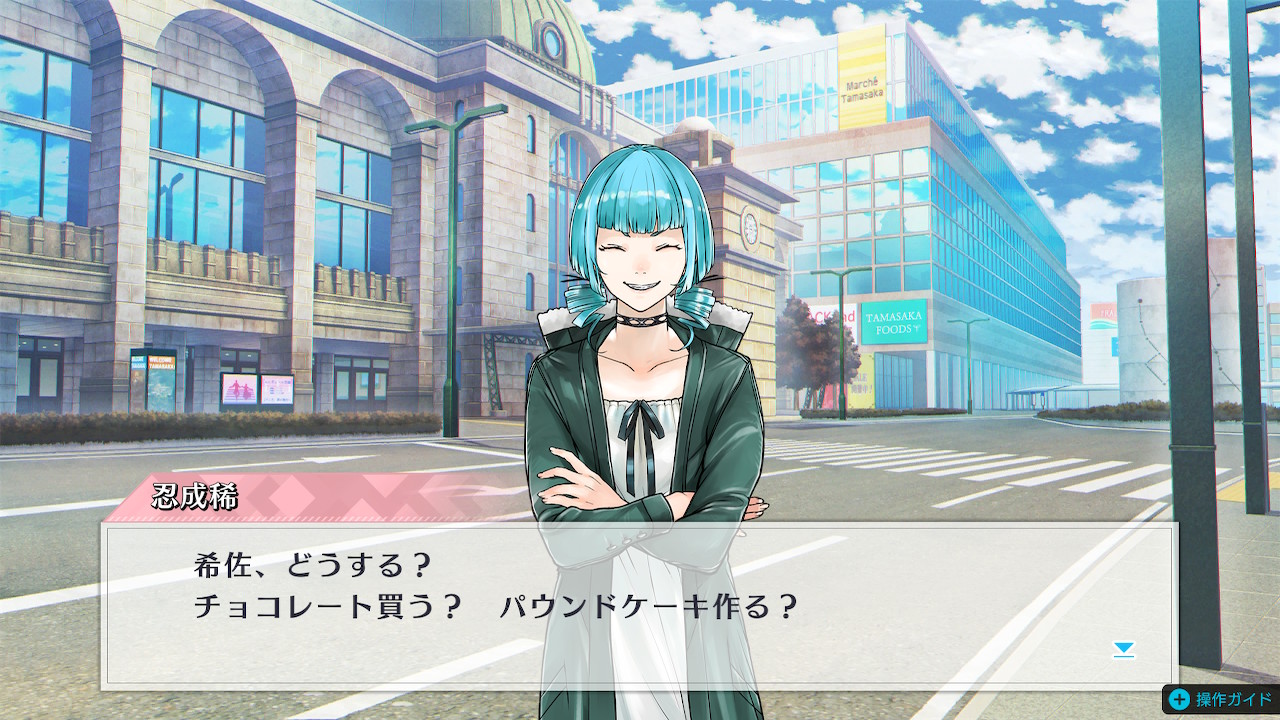Screen dimensions: 1280x720
Task: Open the 操作ガイド controls guide
Action: tap(1221, 699)
